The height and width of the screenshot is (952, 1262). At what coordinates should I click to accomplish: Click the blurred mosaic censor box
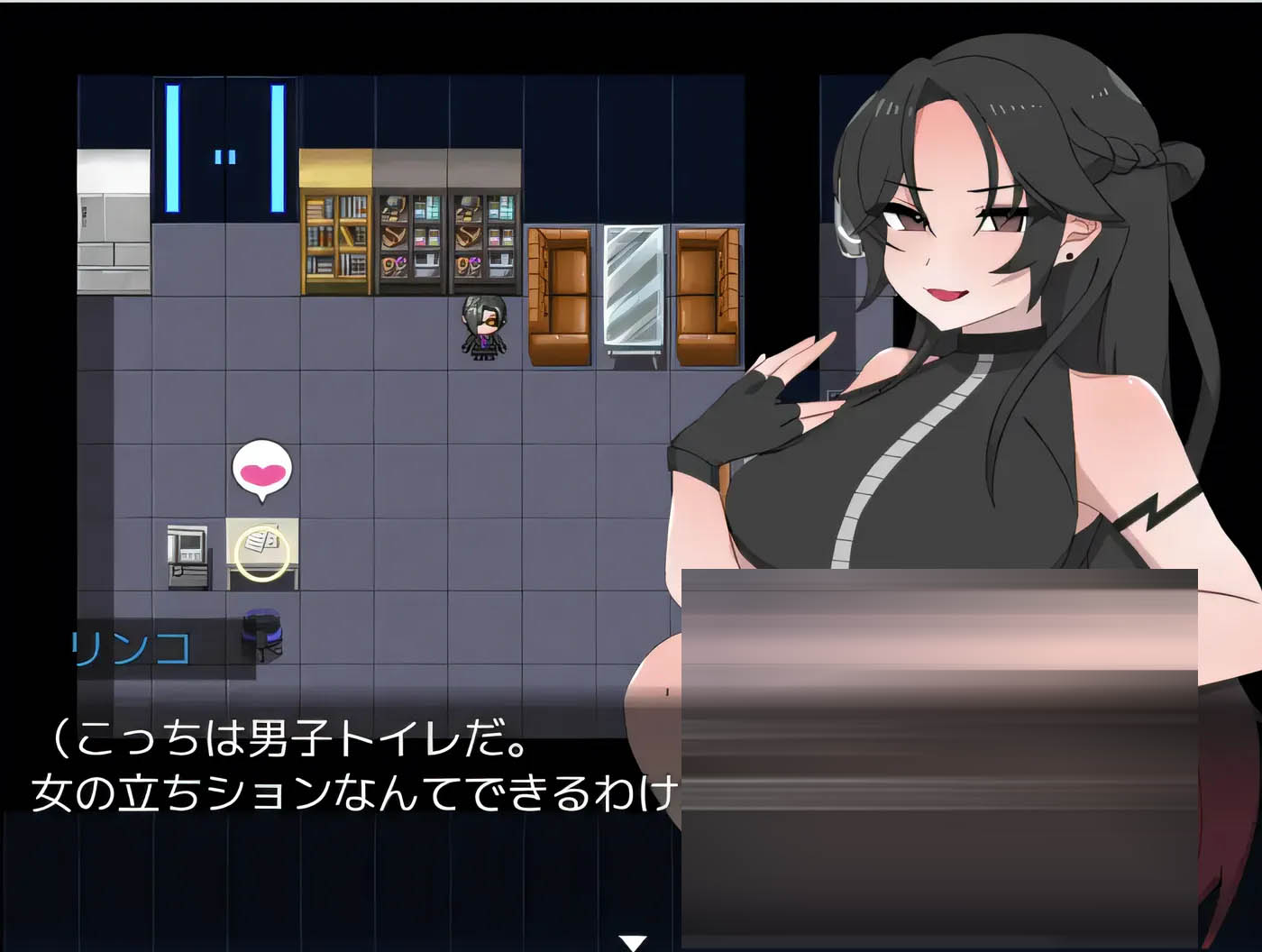[x=937, y=757]
